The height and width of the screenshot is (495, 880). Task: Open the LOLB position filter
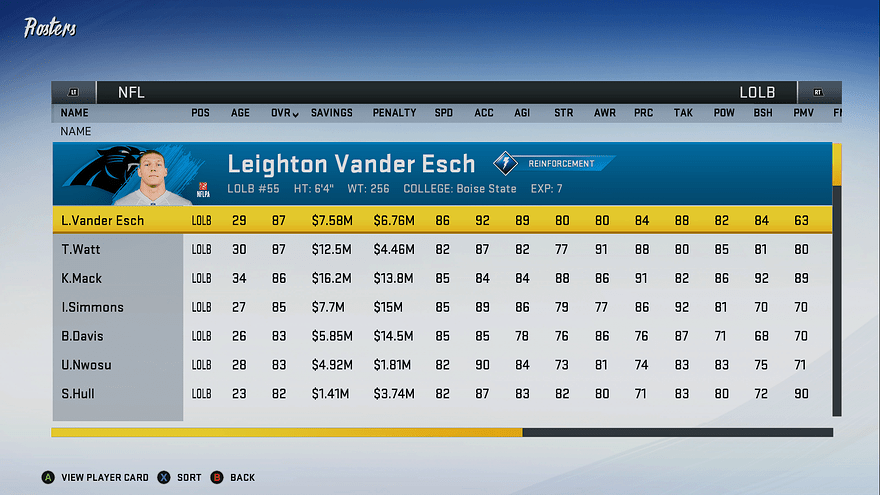(757, 92)
